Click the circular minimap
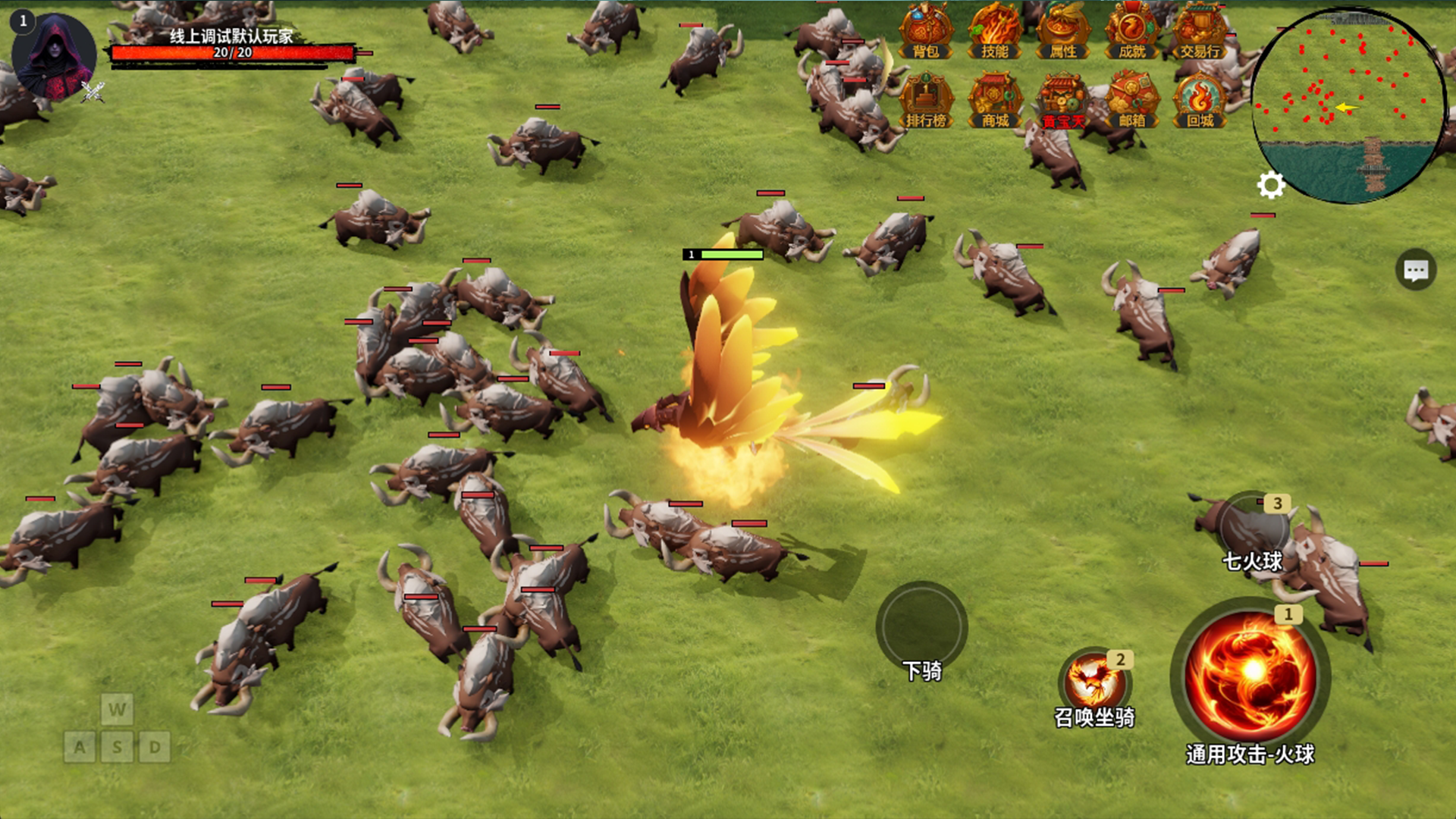1456x819 pixels. click(x=1348, y=105)
